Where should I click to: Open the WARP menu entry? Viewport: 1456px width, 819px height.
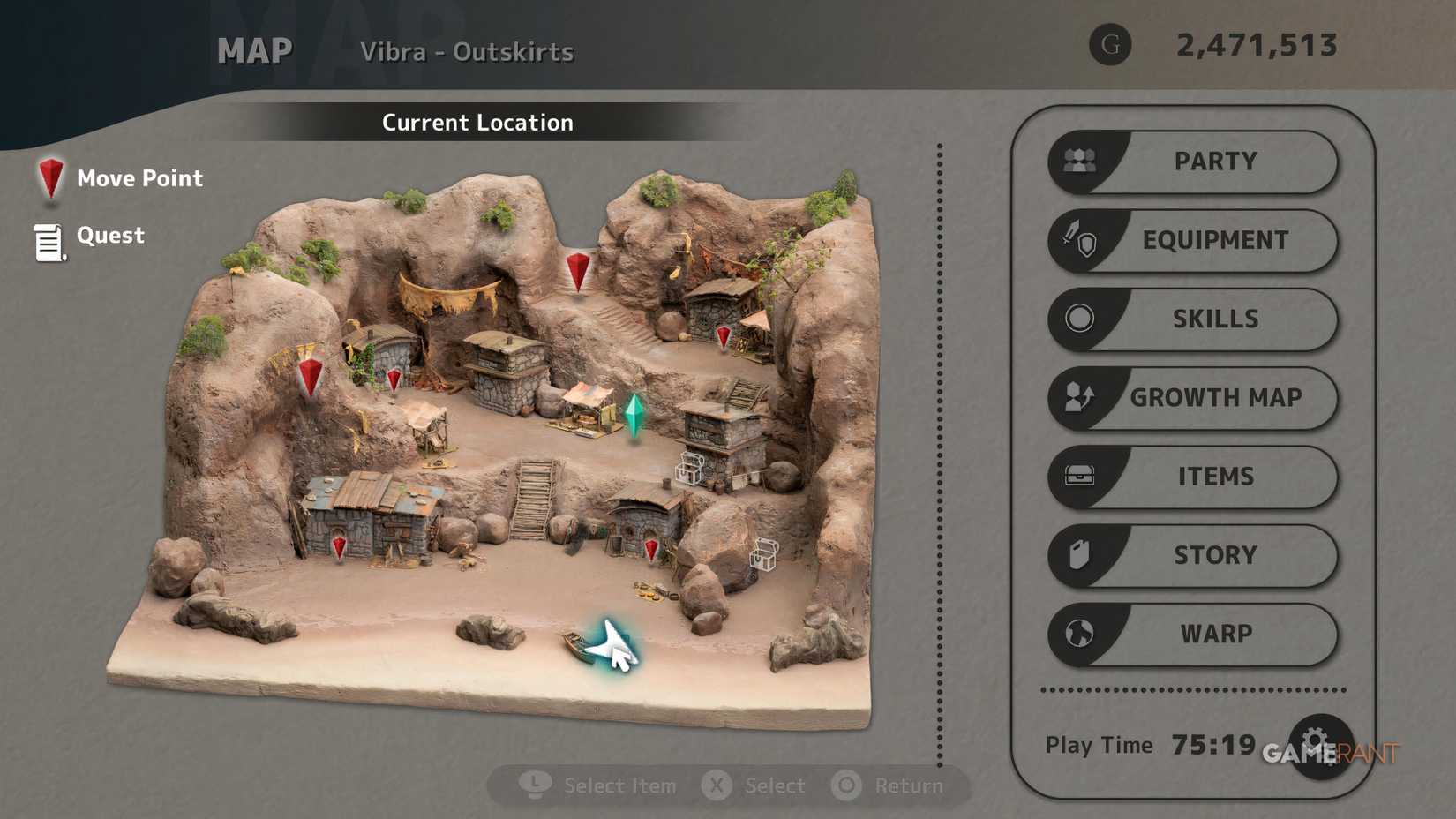(1219, 634)
